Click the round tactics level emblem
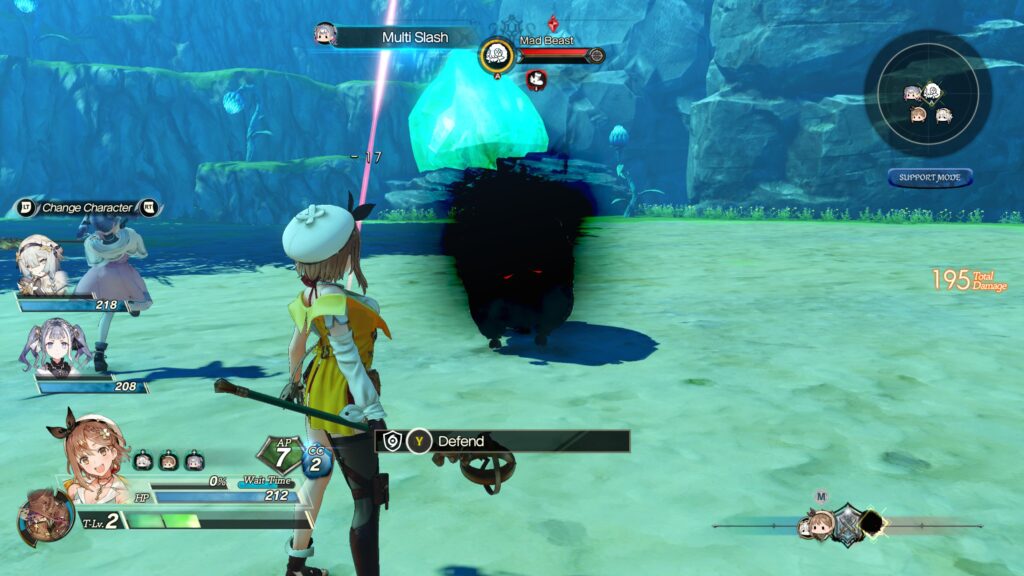This screenshot has height=576, width=1024. 45,517
